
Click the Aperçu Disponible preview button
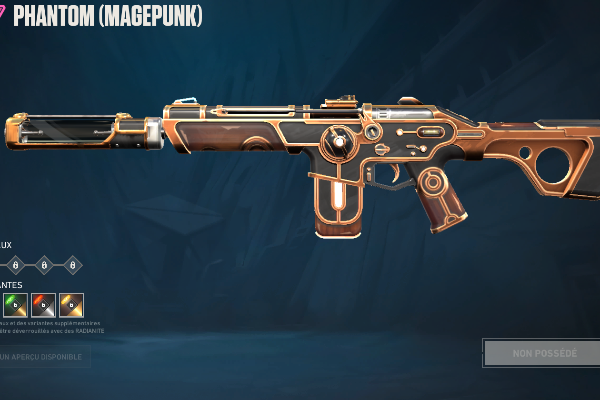43,356
